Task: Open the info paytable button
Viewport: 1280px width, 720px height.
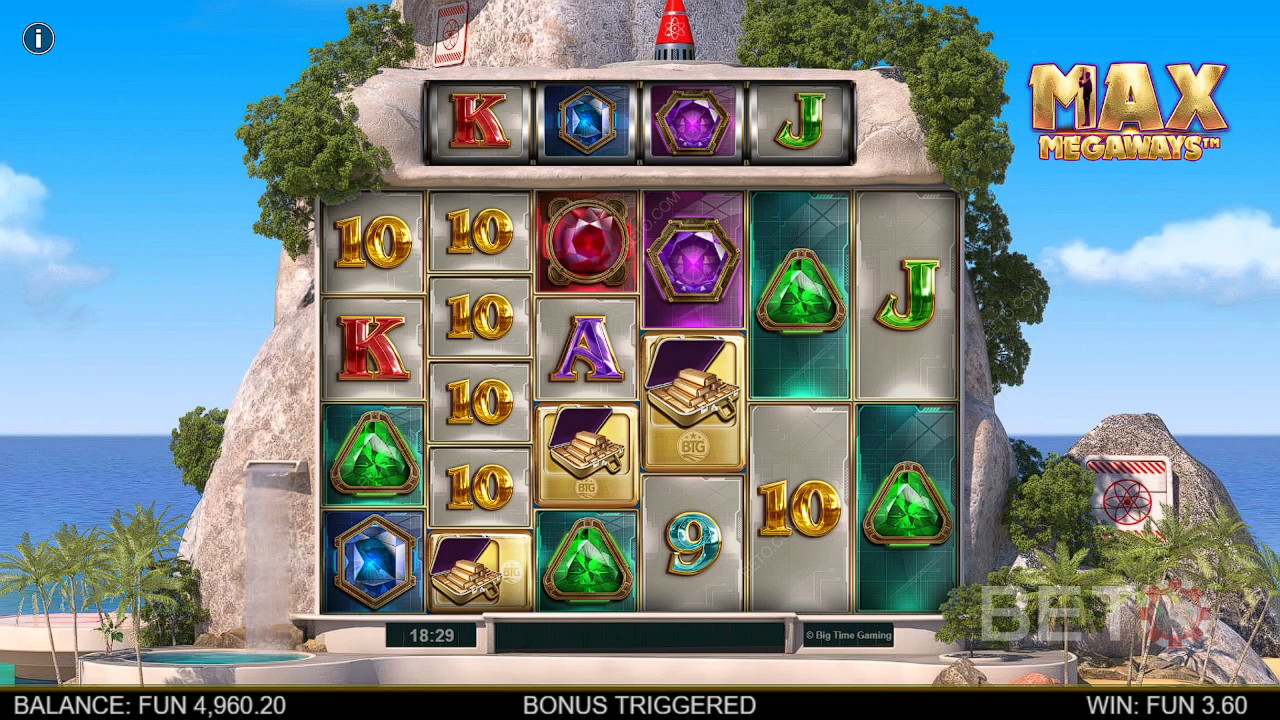Action: pos(38,39)
